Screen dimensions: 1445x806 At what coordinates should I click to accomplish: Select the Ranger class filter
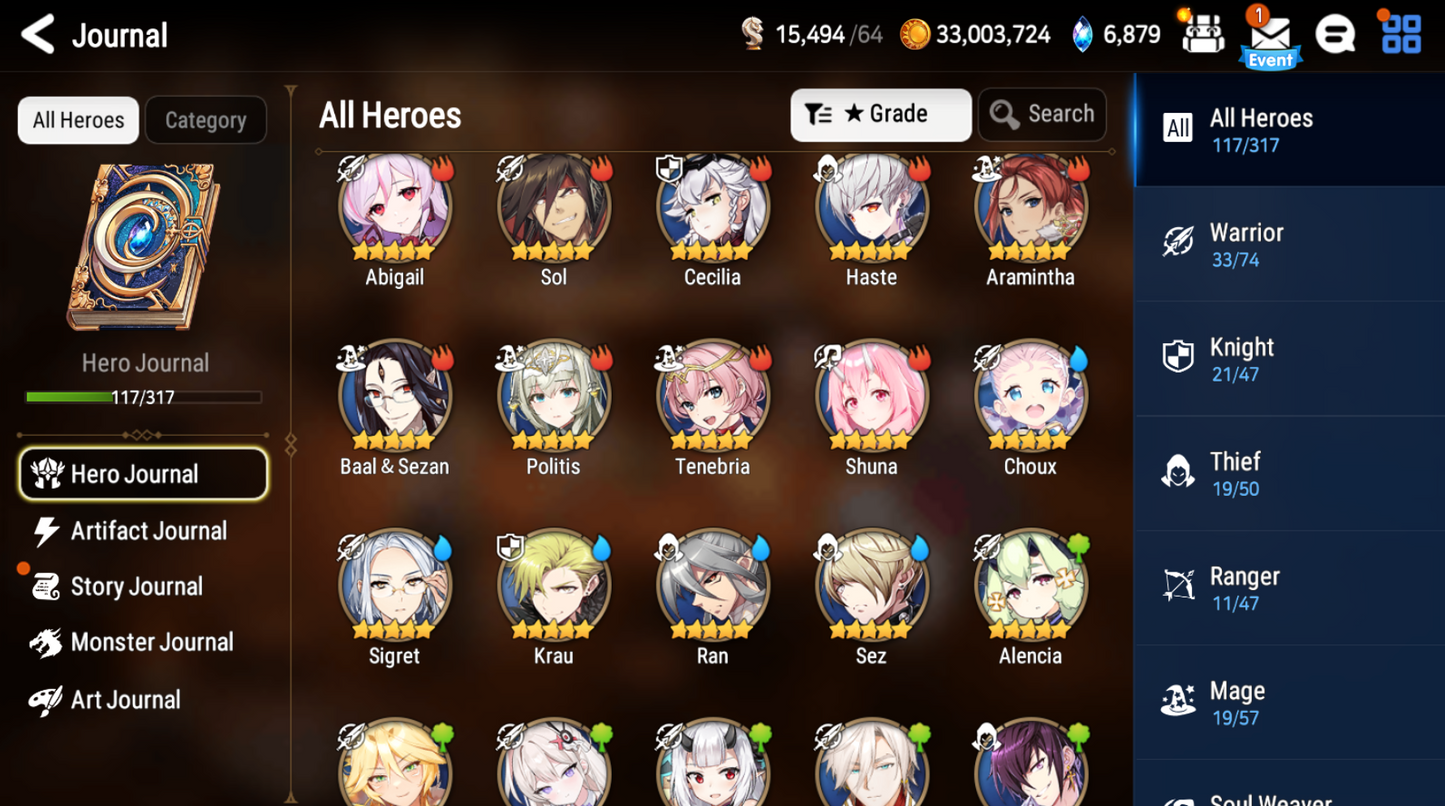click(1289, 586)
